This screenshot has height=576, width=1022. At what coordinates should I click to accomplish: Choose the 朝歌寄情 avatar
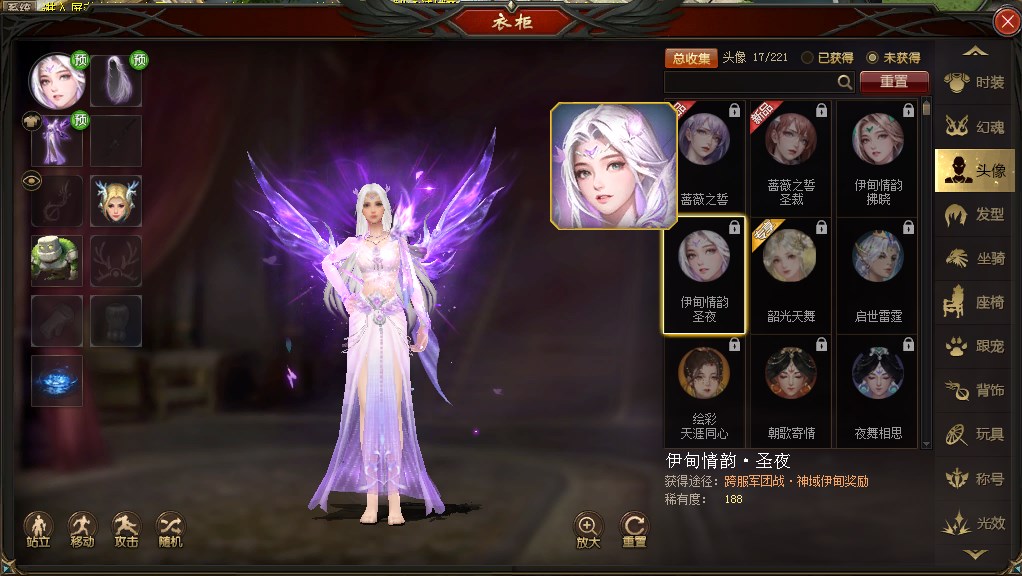click(x=790, y=388)
